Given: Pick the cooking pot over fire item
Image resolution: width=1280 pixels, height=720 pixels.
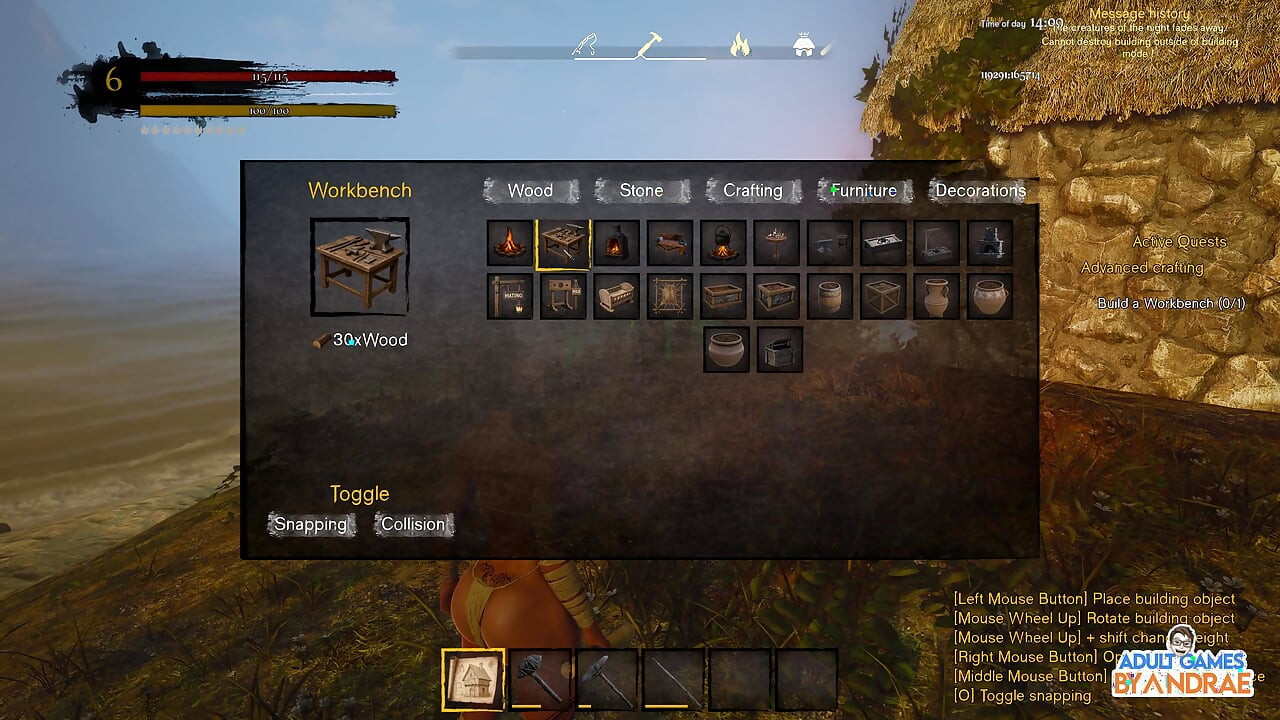Looking at the screenshot, I should pos(723,243).
